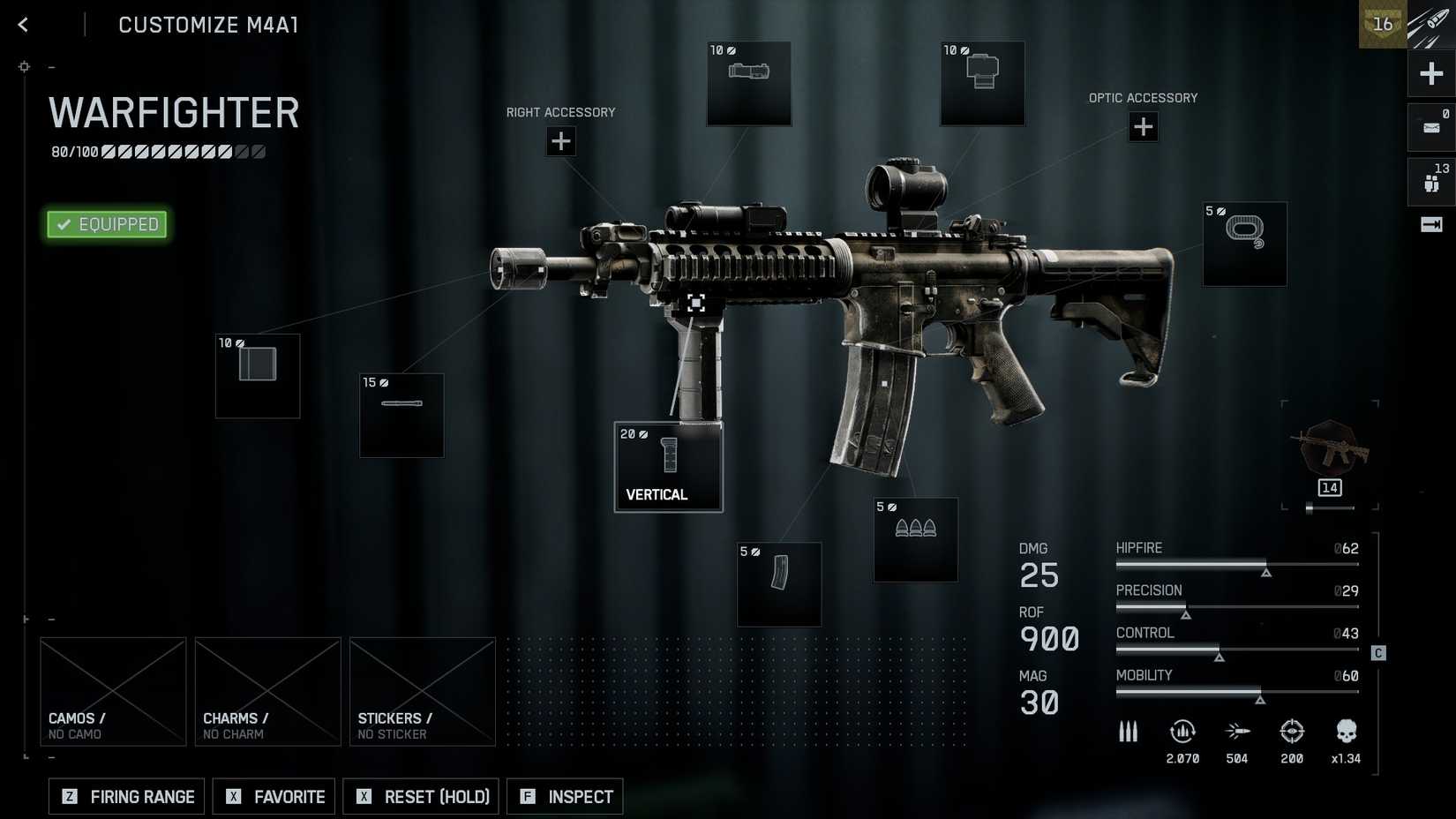
Task: Click the collapse arrow on right sidebar
Action: click(1431, 224)
